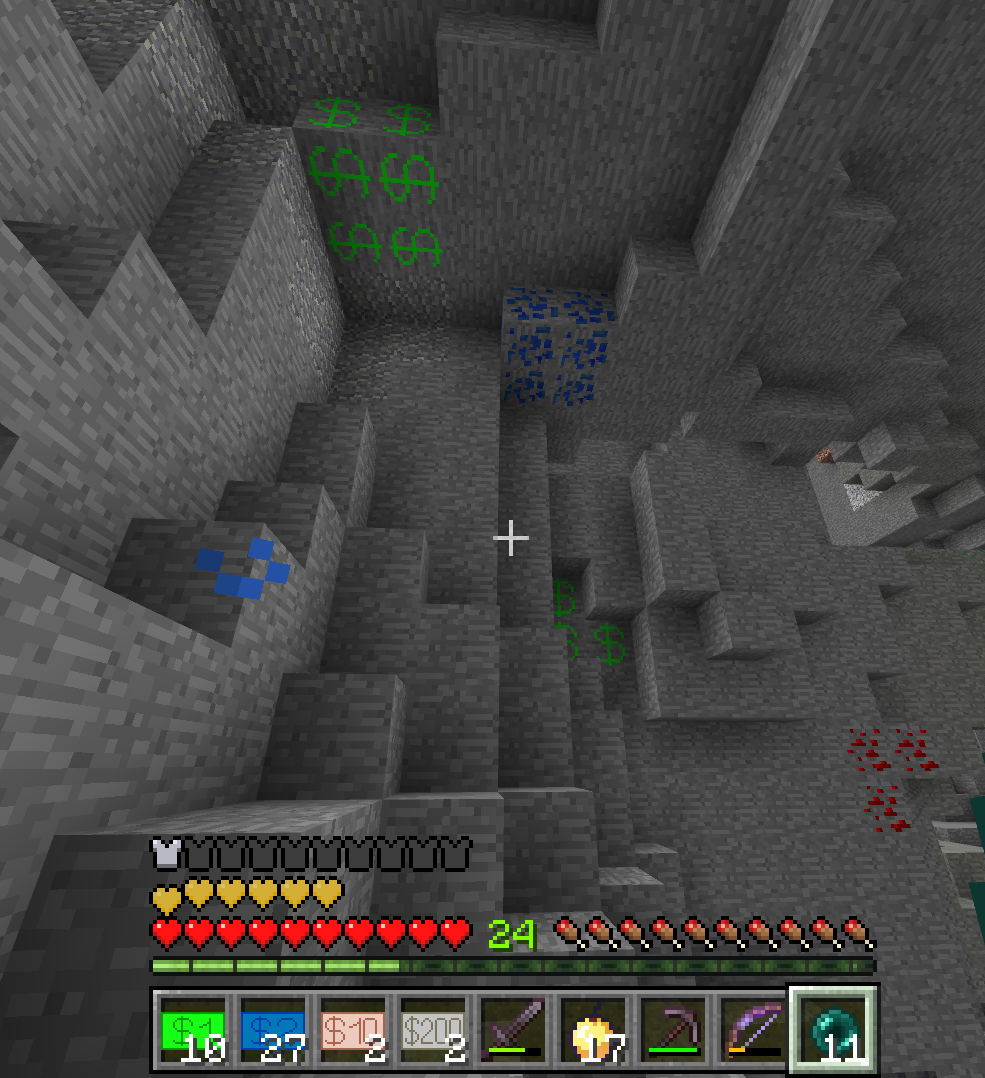The image size is (985, 1078).
Task: Equip the sword in the hotbar
Action: click(x=513, y=1030)
